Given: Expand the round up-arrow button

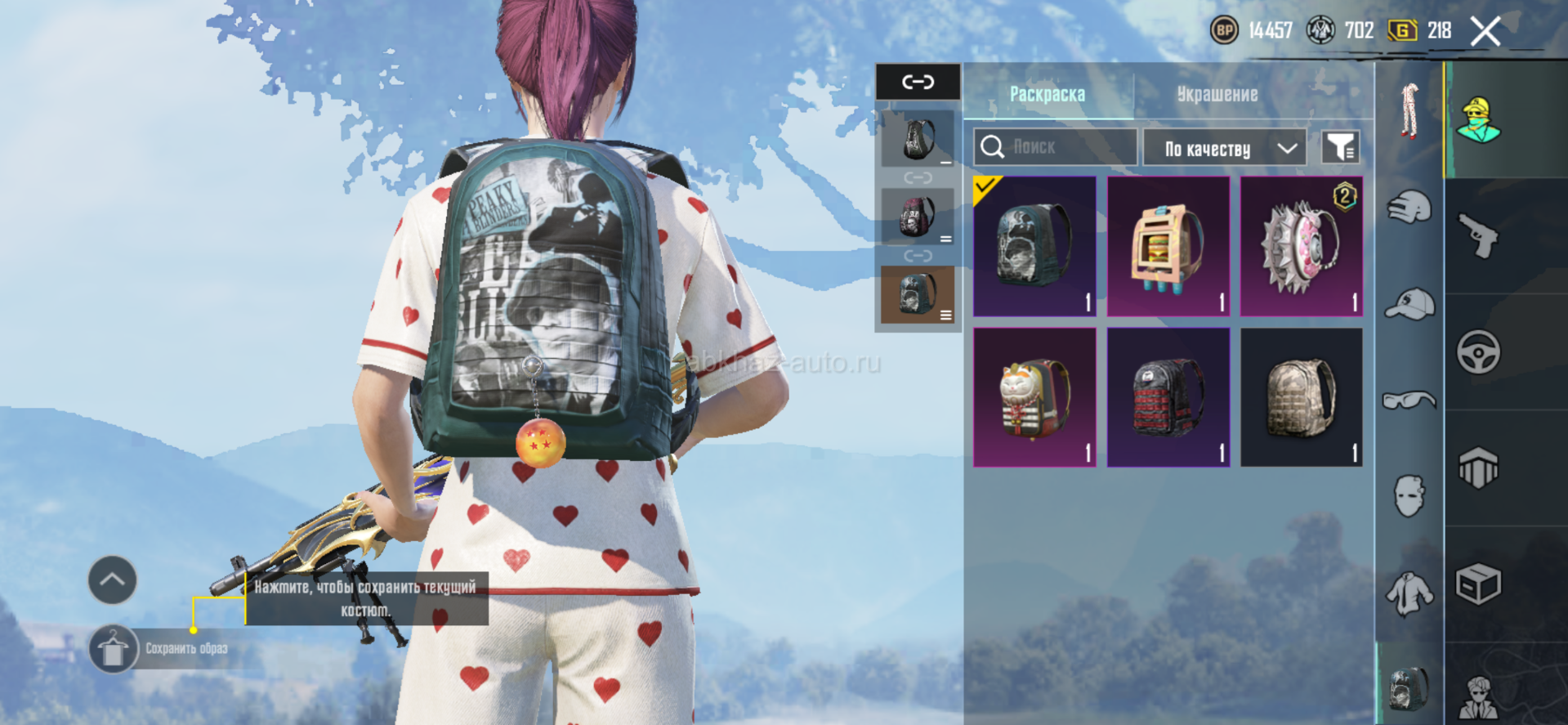Looking at the screenshot, I should point(112,580).
